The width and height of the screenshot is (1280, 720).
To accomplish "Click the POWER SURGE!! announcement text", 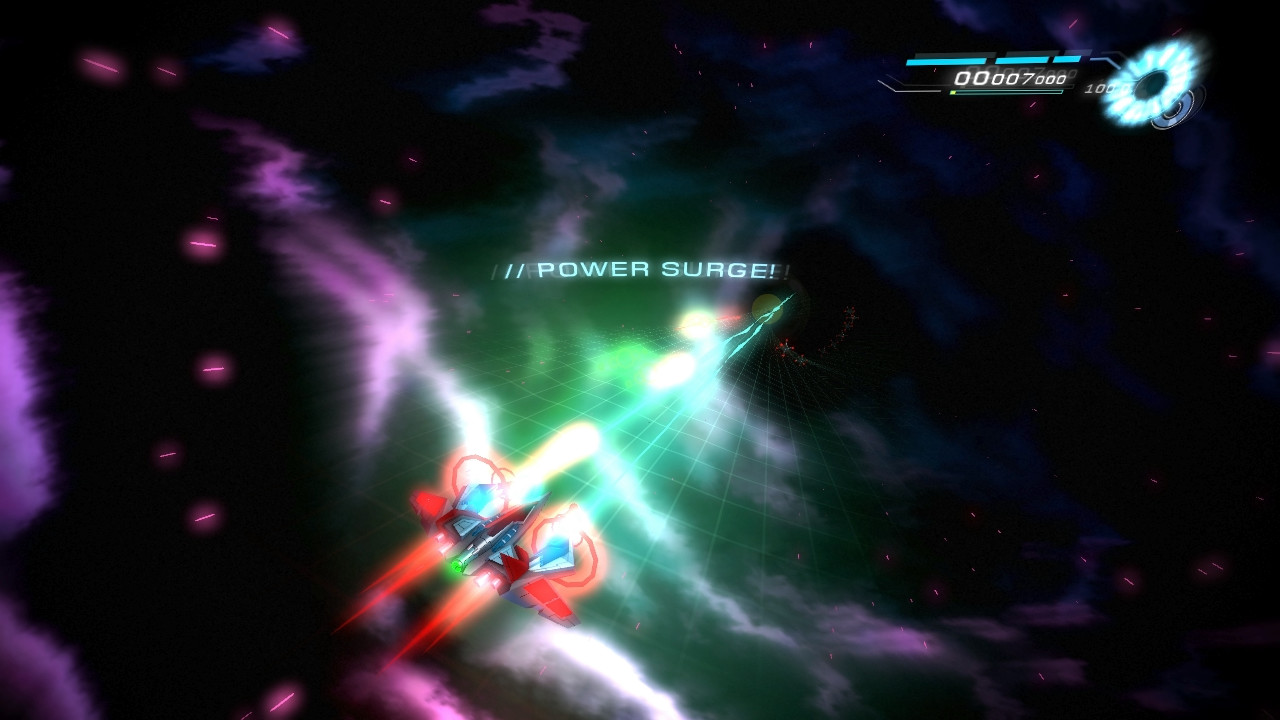I will pos(640,268).
